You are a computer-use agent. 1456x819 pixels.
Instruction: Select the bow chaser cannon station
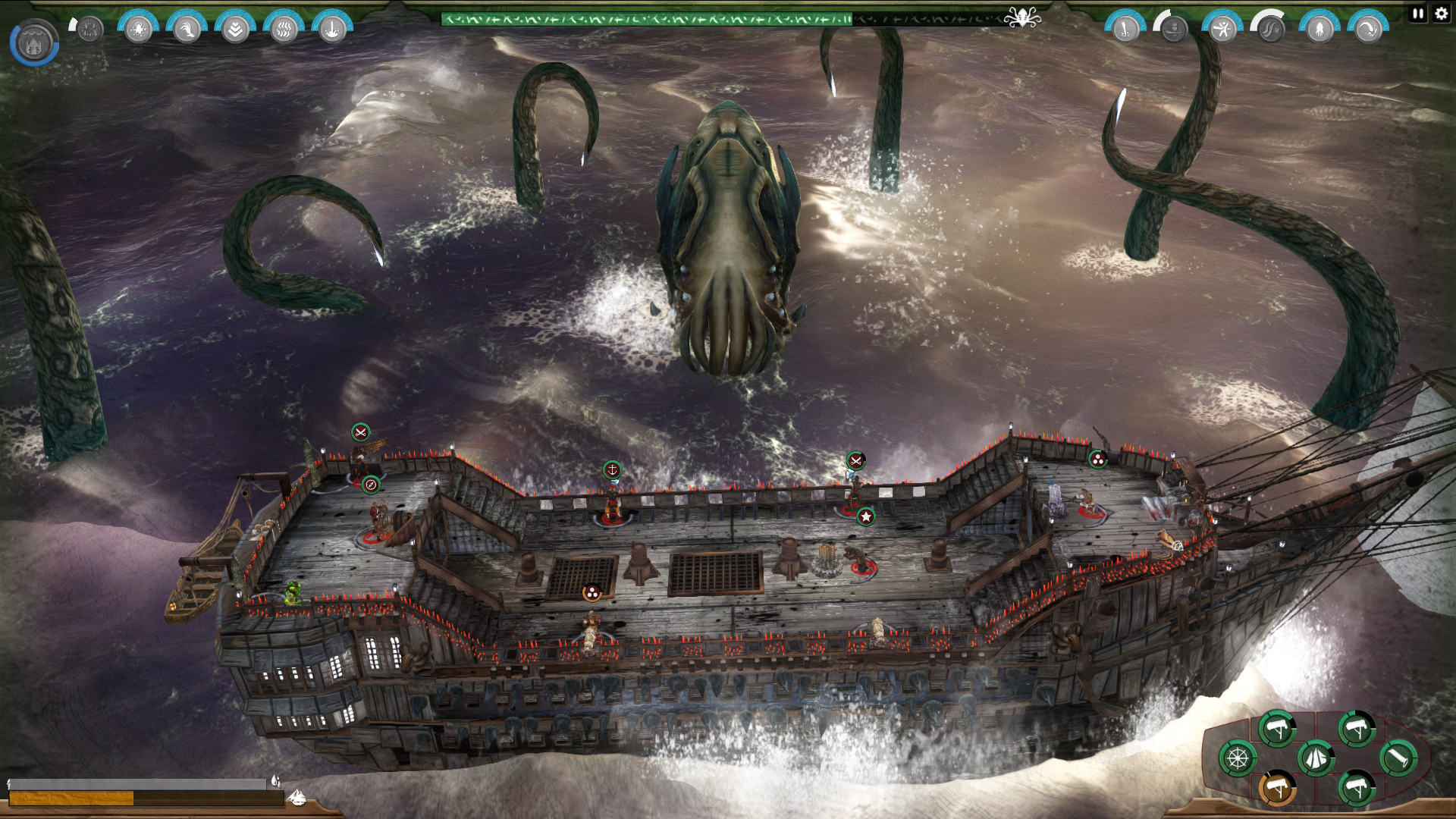pos(1398,758)
